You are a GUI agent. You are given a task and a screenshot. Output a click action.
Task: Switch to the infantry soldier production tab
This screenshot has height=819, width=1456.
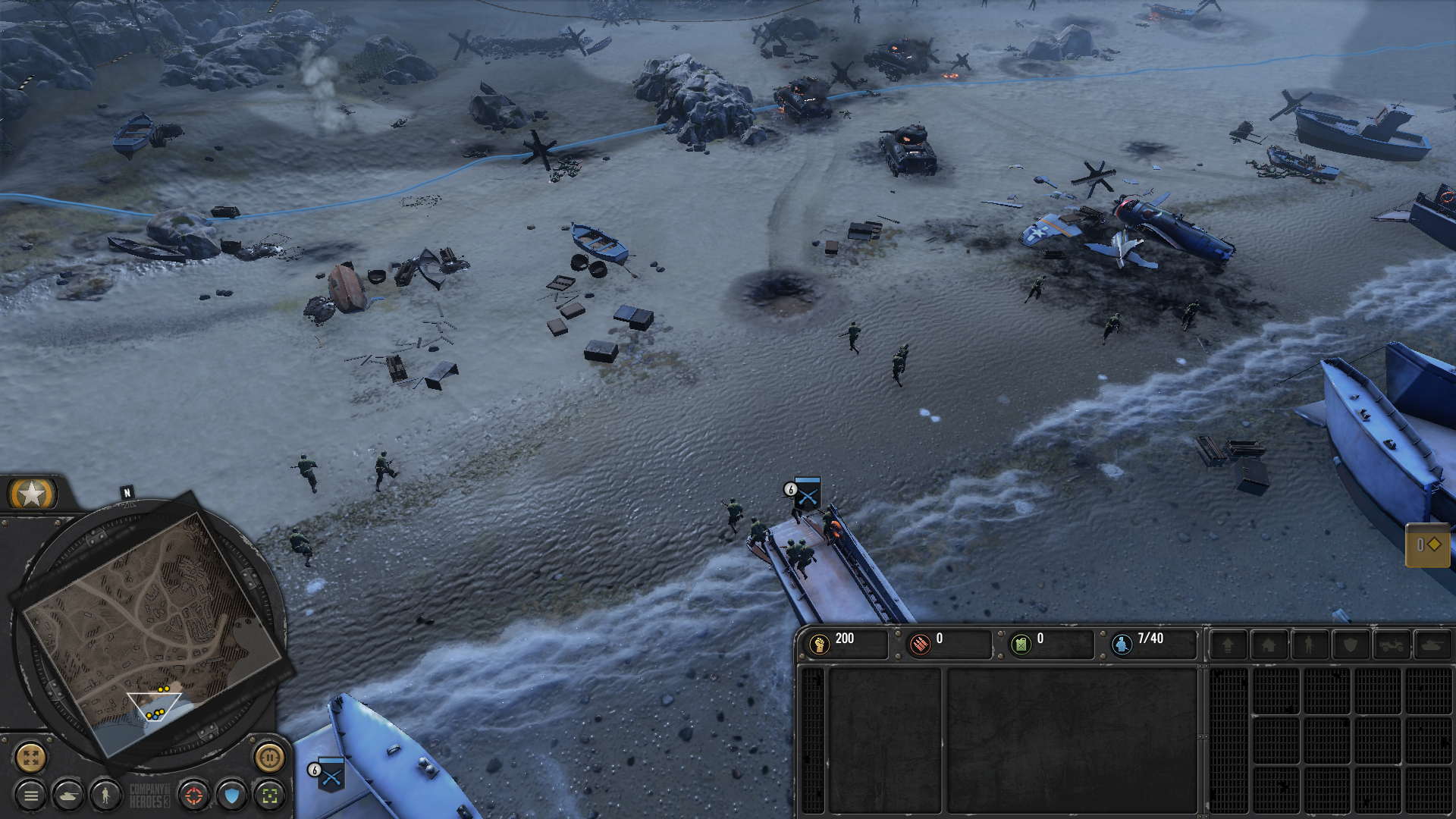click(x=1309, y=645)
